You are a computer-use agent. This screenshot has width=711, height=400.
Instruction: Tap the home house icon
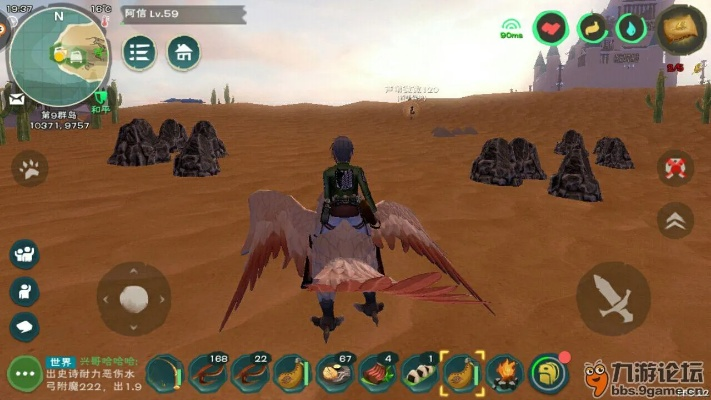coord(182,51)
